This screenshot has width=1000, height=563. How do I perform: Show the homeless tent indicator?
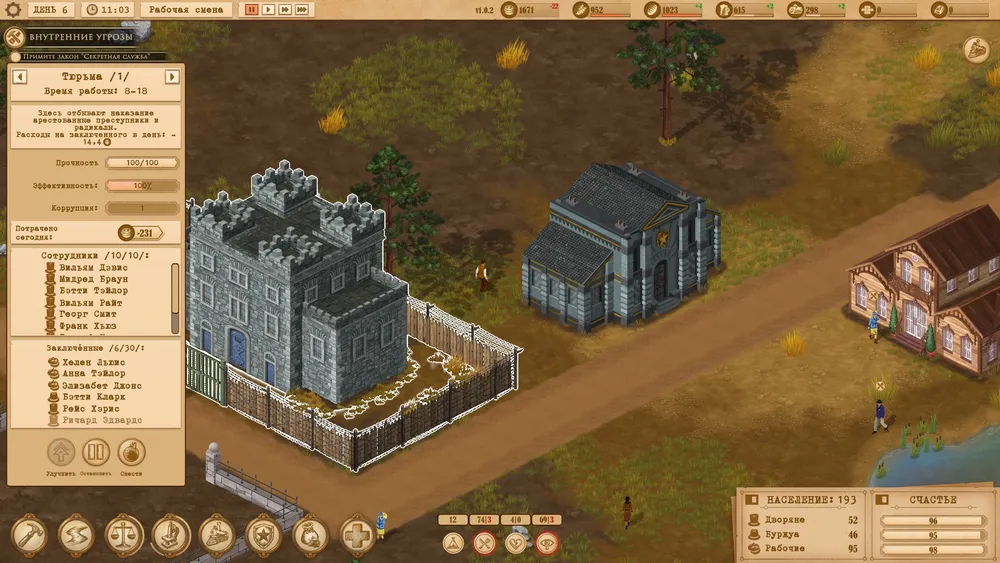[453, 543]
